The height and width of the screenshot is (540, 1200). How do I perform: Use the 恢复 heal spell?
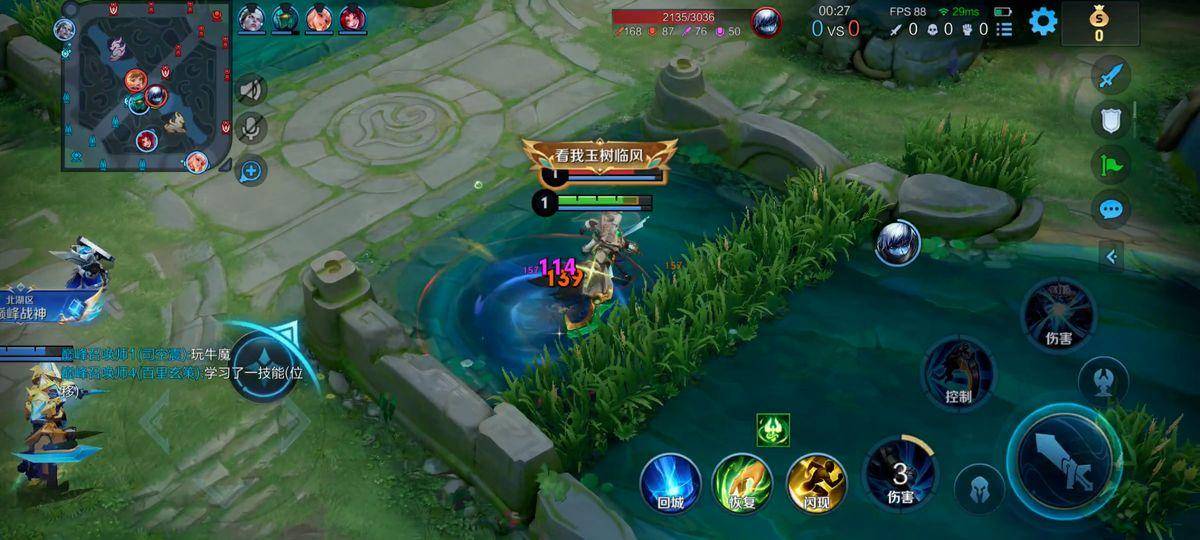pyautogui.click(x=742, y=482)
